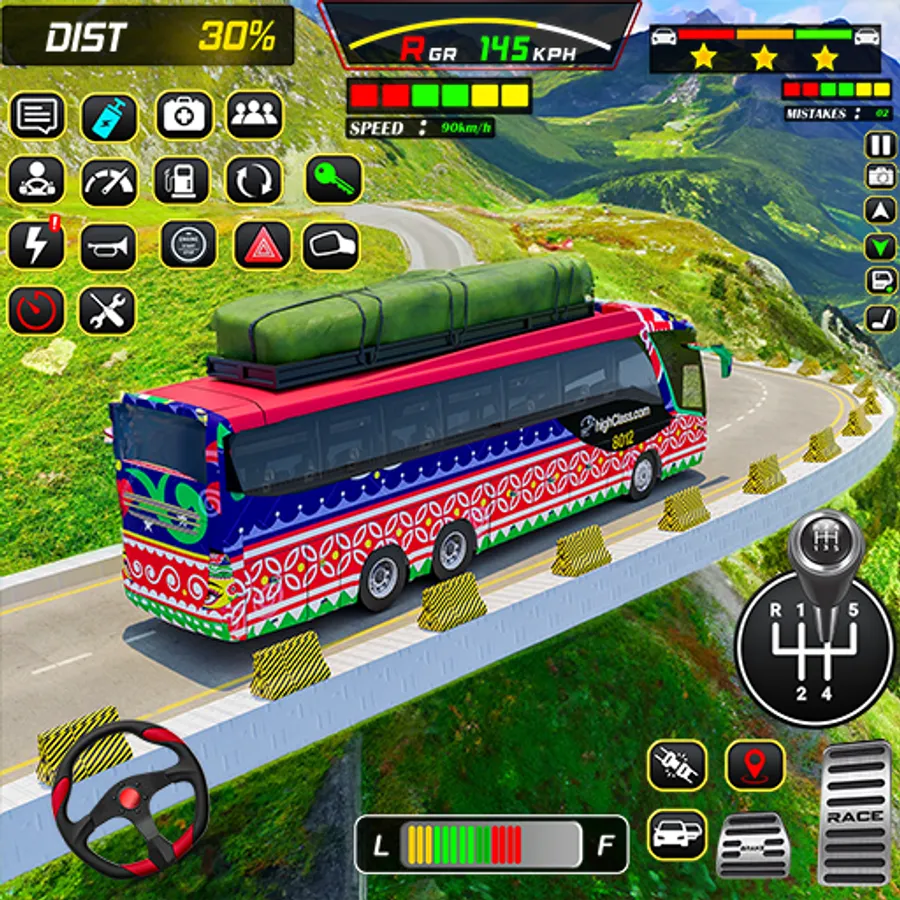This screenshot has height=900, width=900.
Task: Click the steering wheel control
Action: pos(129,797)
